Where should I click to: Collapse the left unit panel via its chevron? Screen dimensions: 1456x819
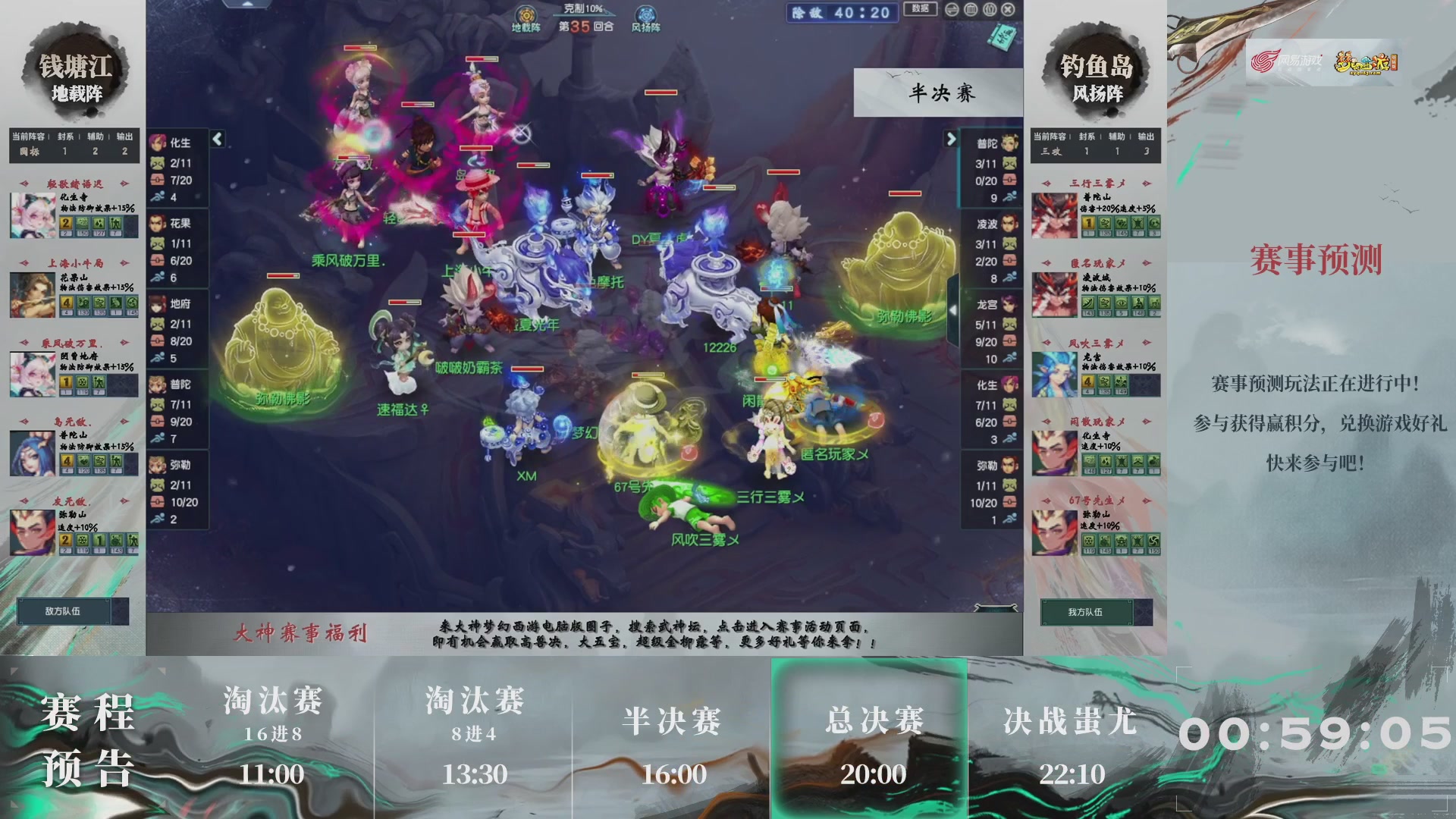click(216, 140)
